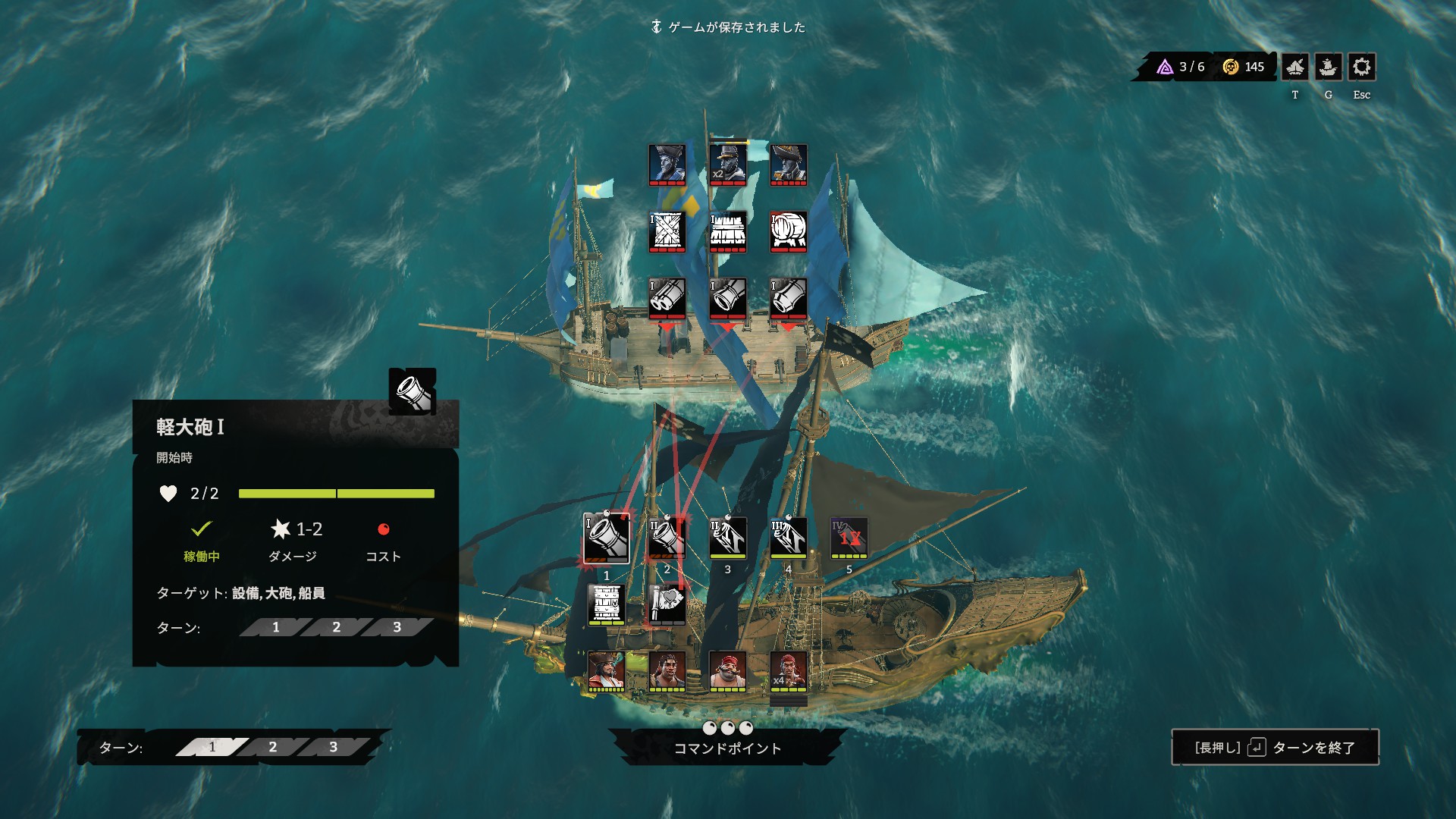Screen dimensions: 1456x819
Task: Select player cannon slot numbered 2
Action: tap(667, 538)
